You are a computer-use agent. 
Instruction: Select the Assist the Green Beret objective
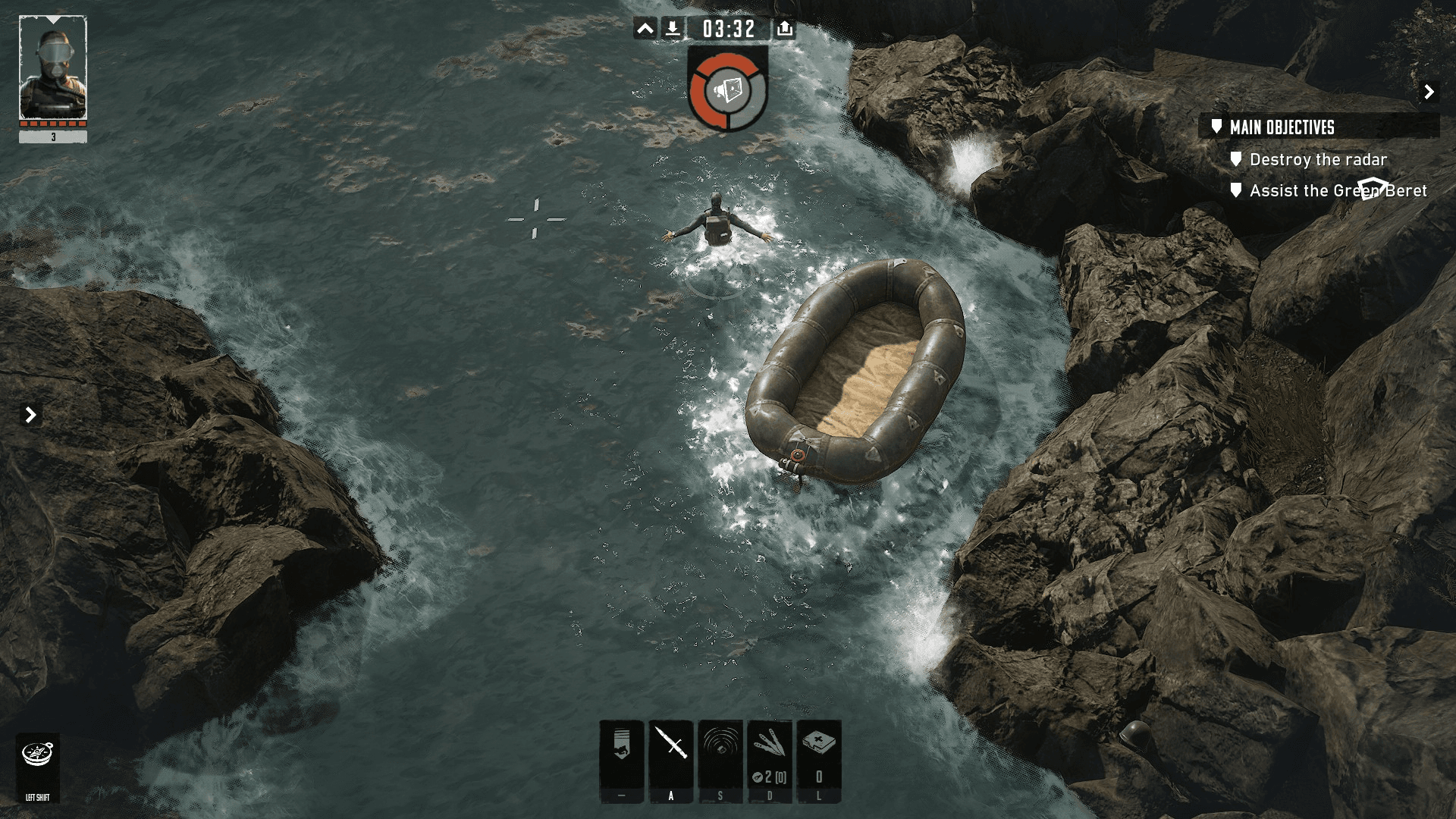pos(1338,191)
